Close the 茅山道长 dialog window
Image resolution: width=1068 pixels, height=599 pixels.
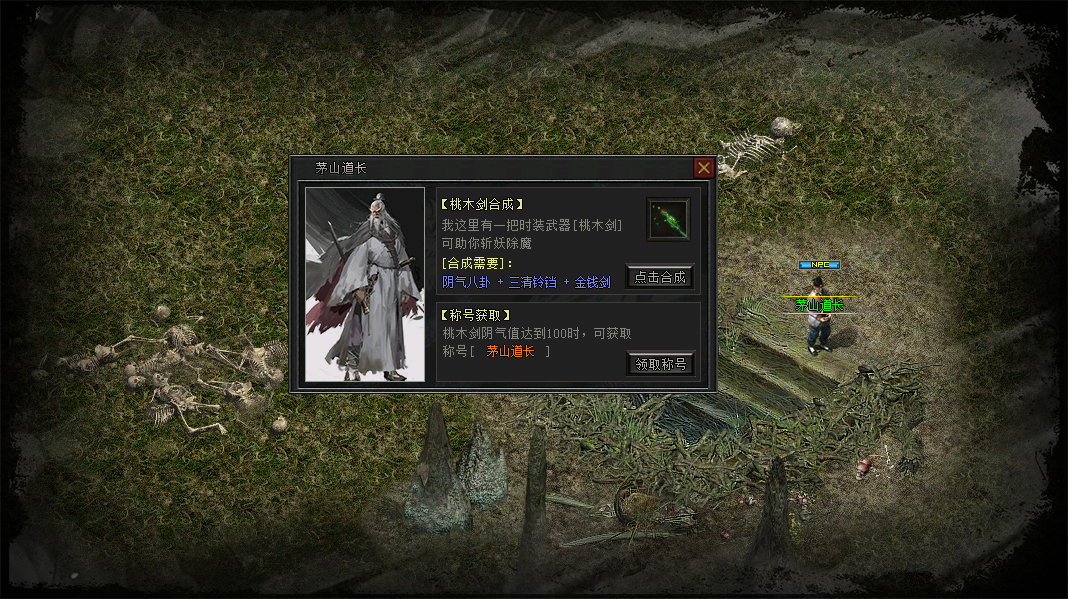click(x=704, y=168)
